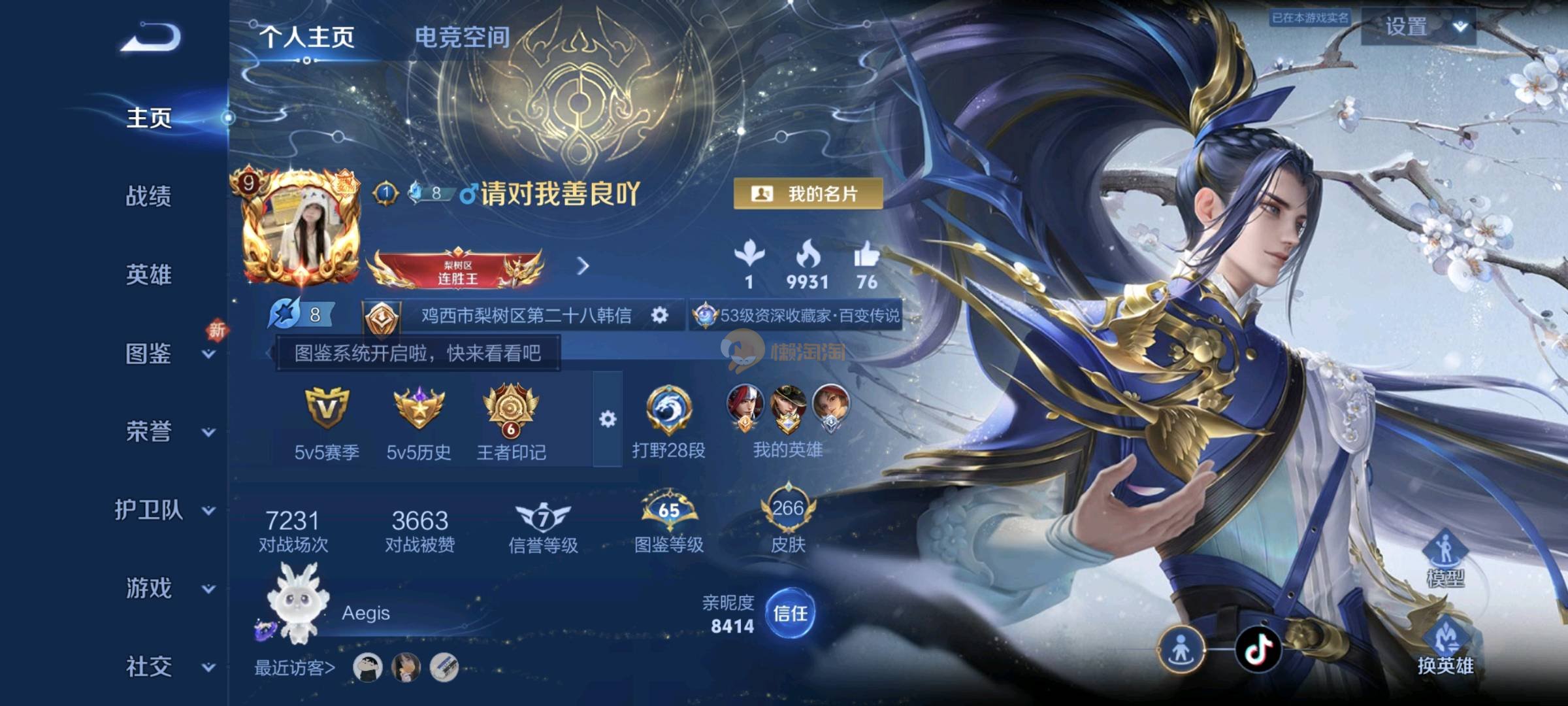
Task: Open the TikTok share icon
Action: click(1258, 649)
